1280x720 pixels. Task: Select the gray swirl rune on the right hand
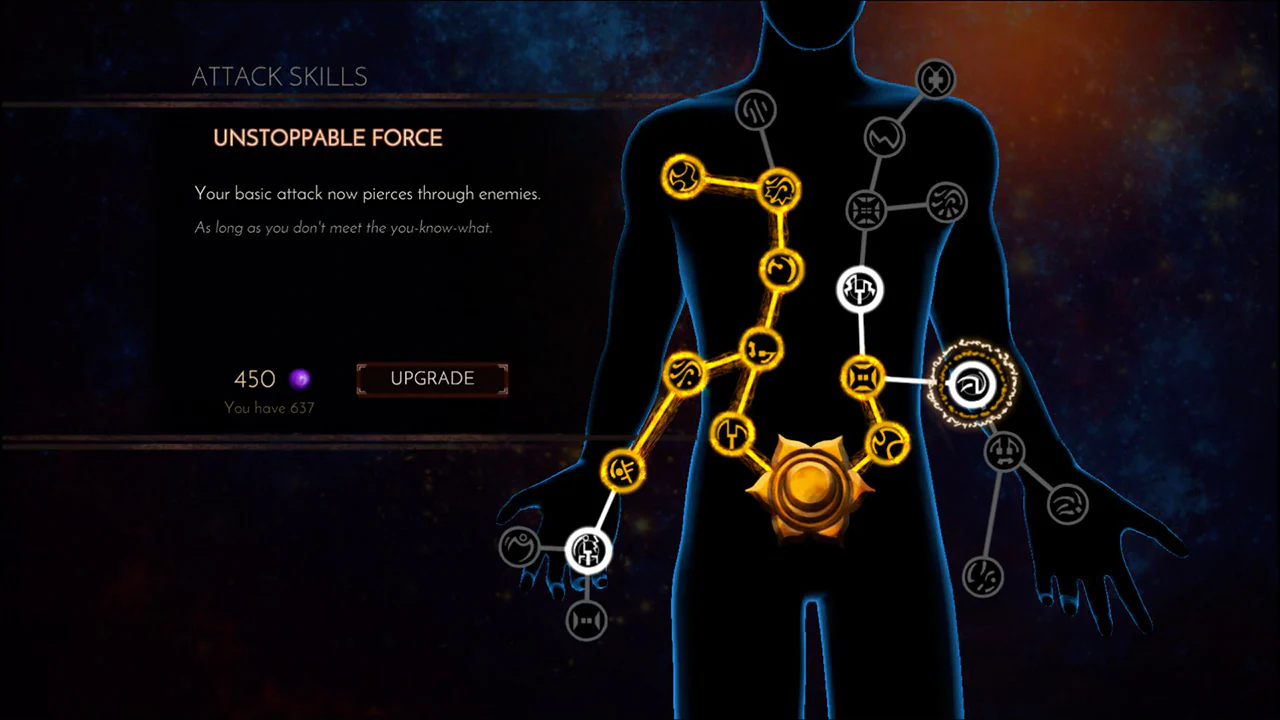click(x=1068, y=505)
